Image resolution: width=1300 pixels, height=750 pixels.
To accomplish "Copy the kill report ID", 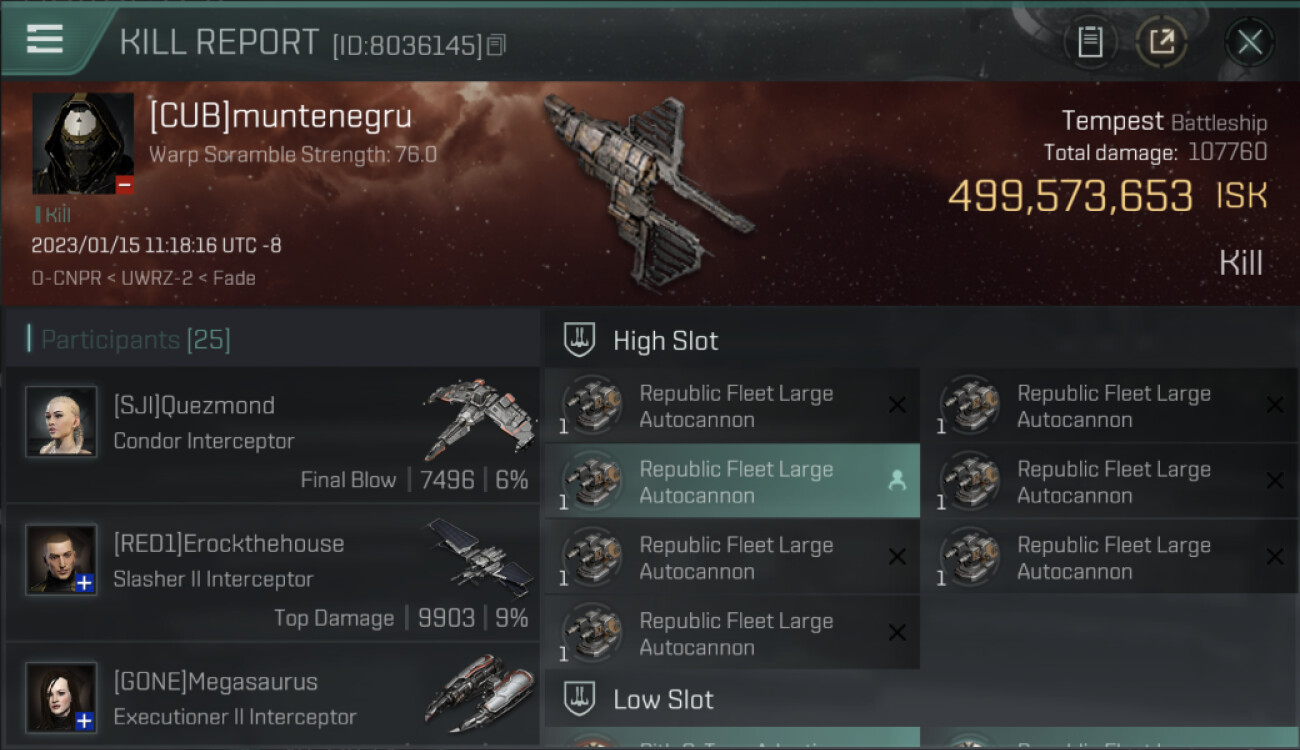I will pyautogui.click(x=497, y=45).
